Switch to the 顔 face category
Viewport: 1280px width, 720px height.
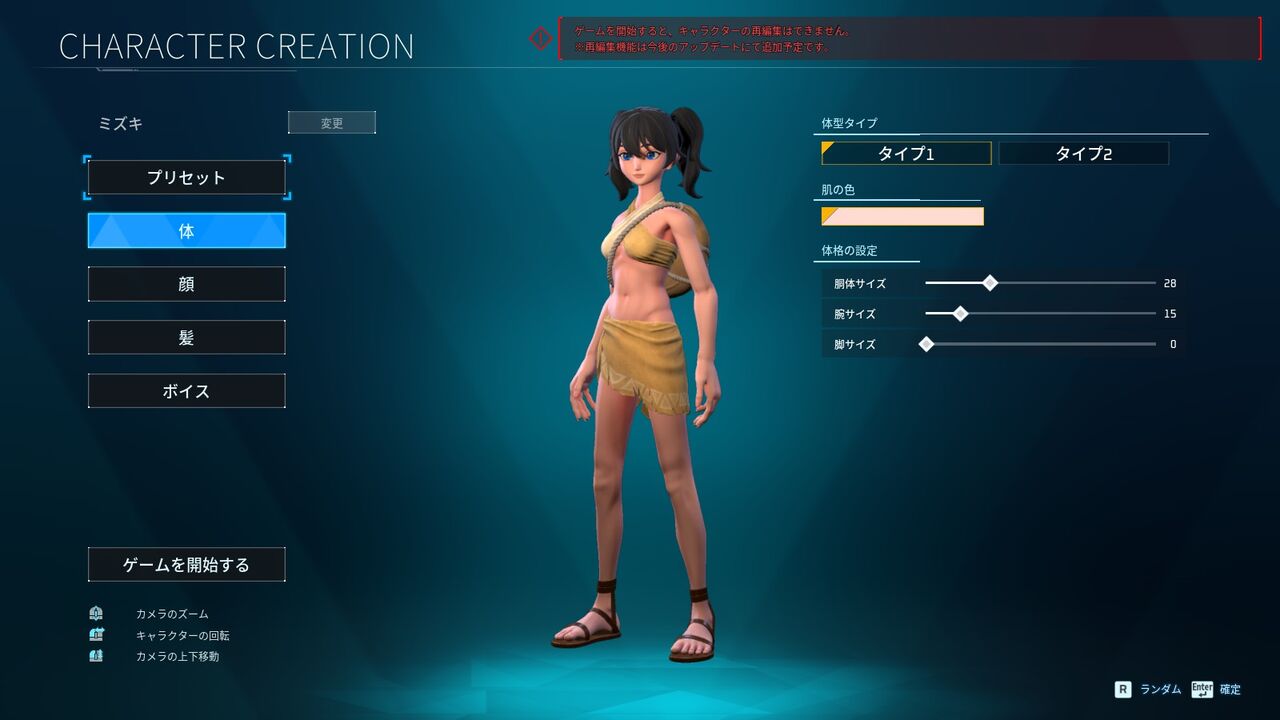click(187, 284)
